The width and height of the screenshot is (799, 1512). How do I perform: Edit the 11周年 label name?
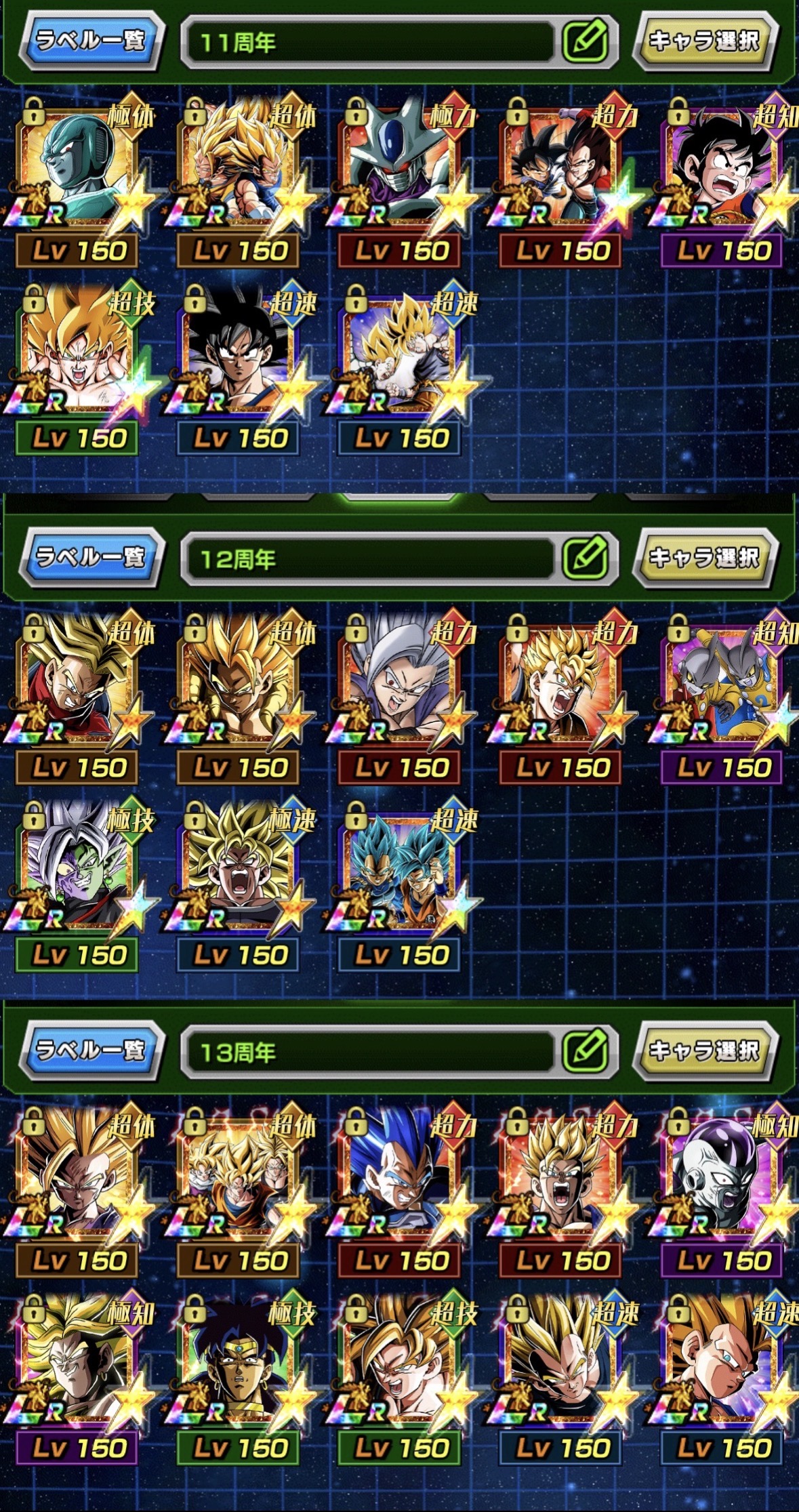click(x=586, y=41)
